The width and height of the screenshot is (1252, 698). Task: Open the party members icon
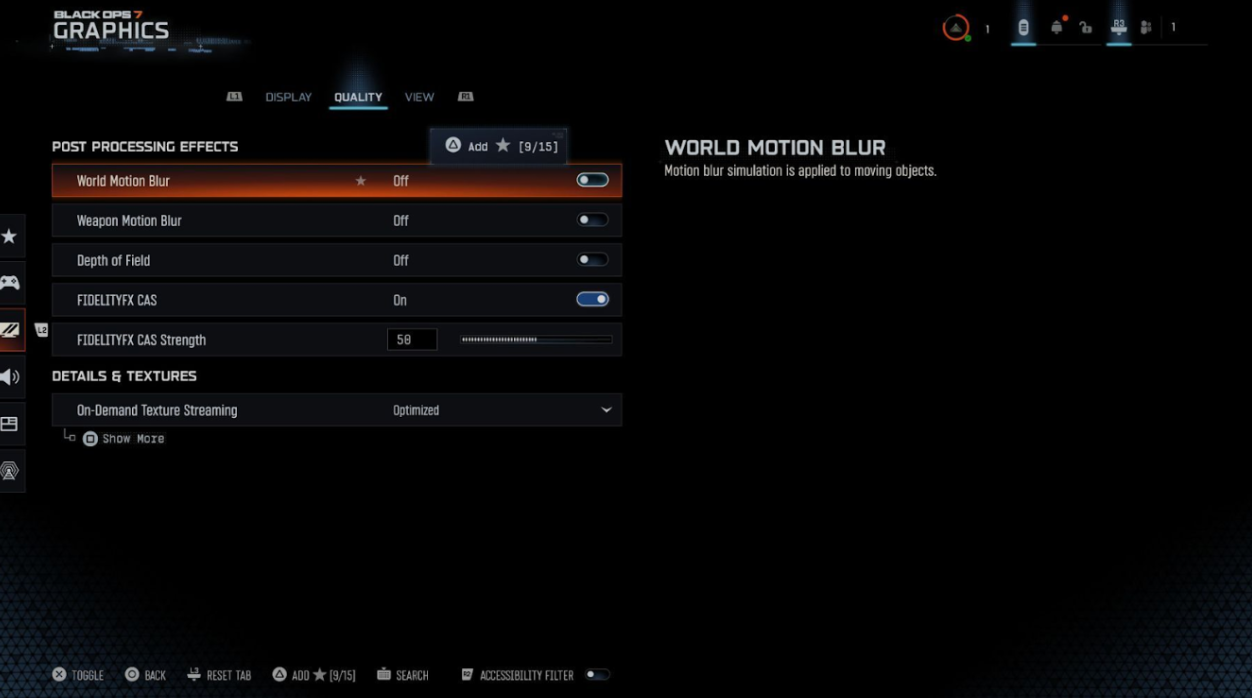coord(1146,28)
